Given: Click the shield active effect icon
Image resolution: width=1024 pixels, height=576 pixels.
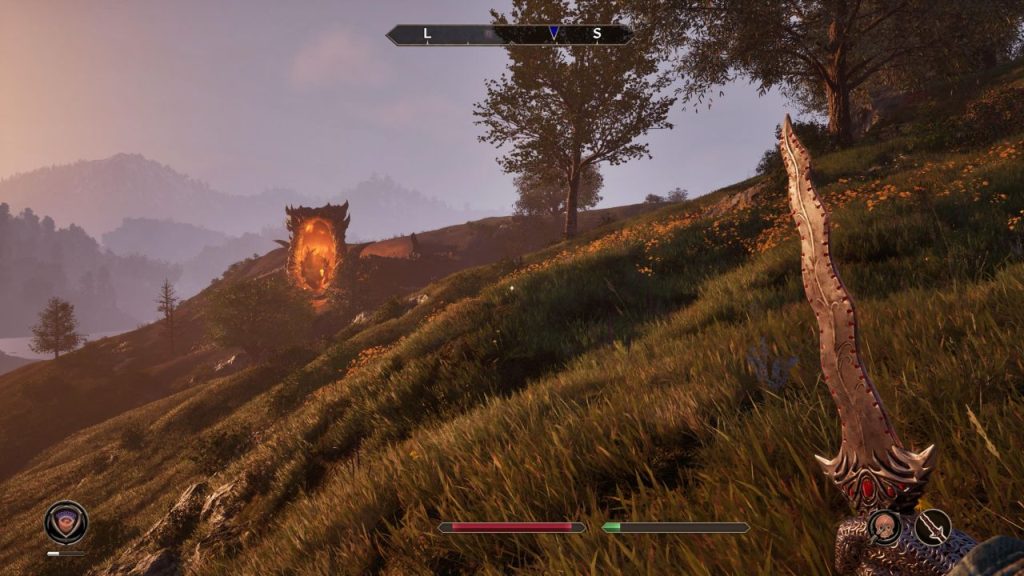Looking at the screenshot, I should 66,522.
